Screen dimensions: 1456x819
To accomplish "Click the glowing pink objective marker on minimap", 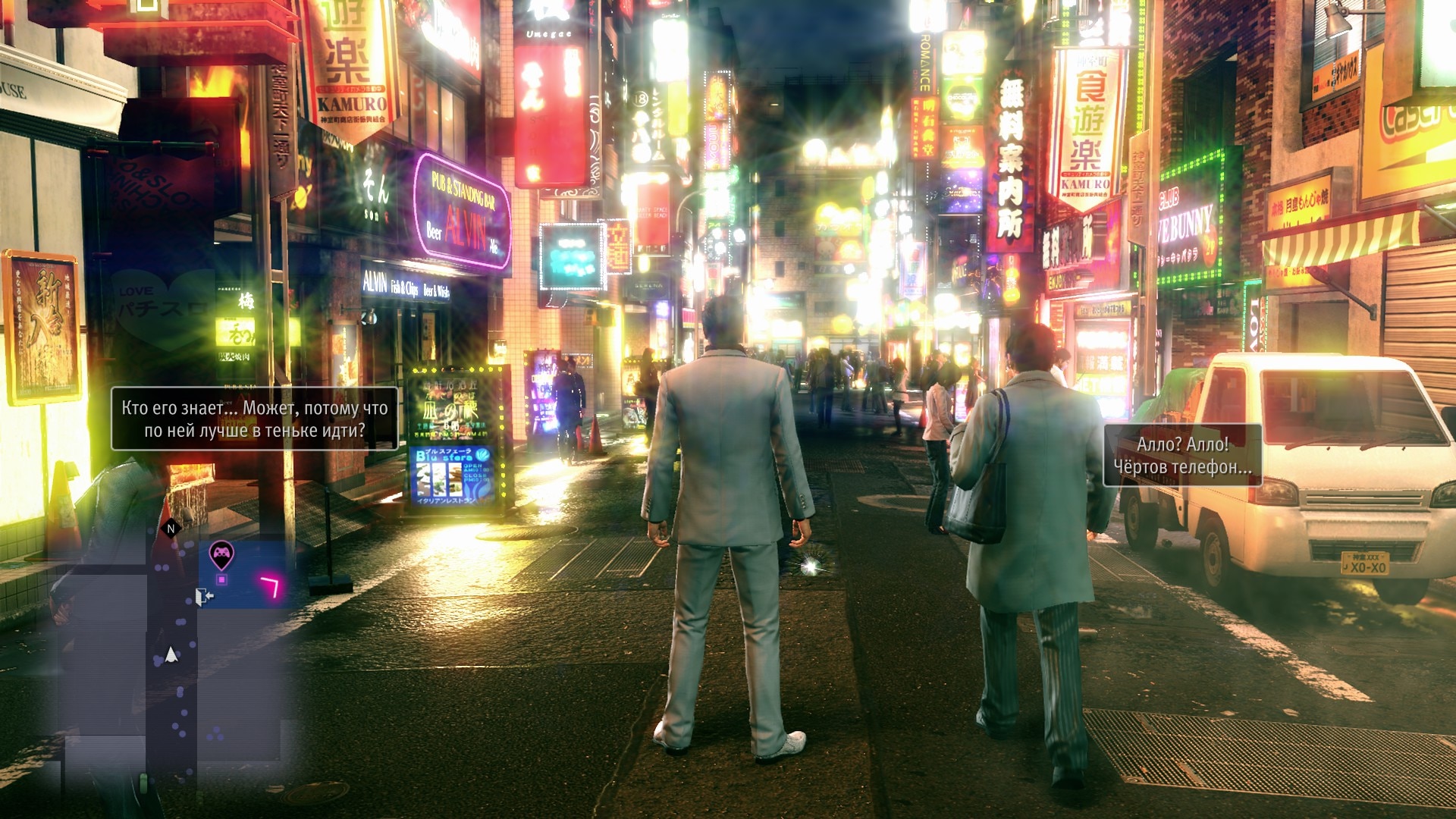I will point(271,586).
